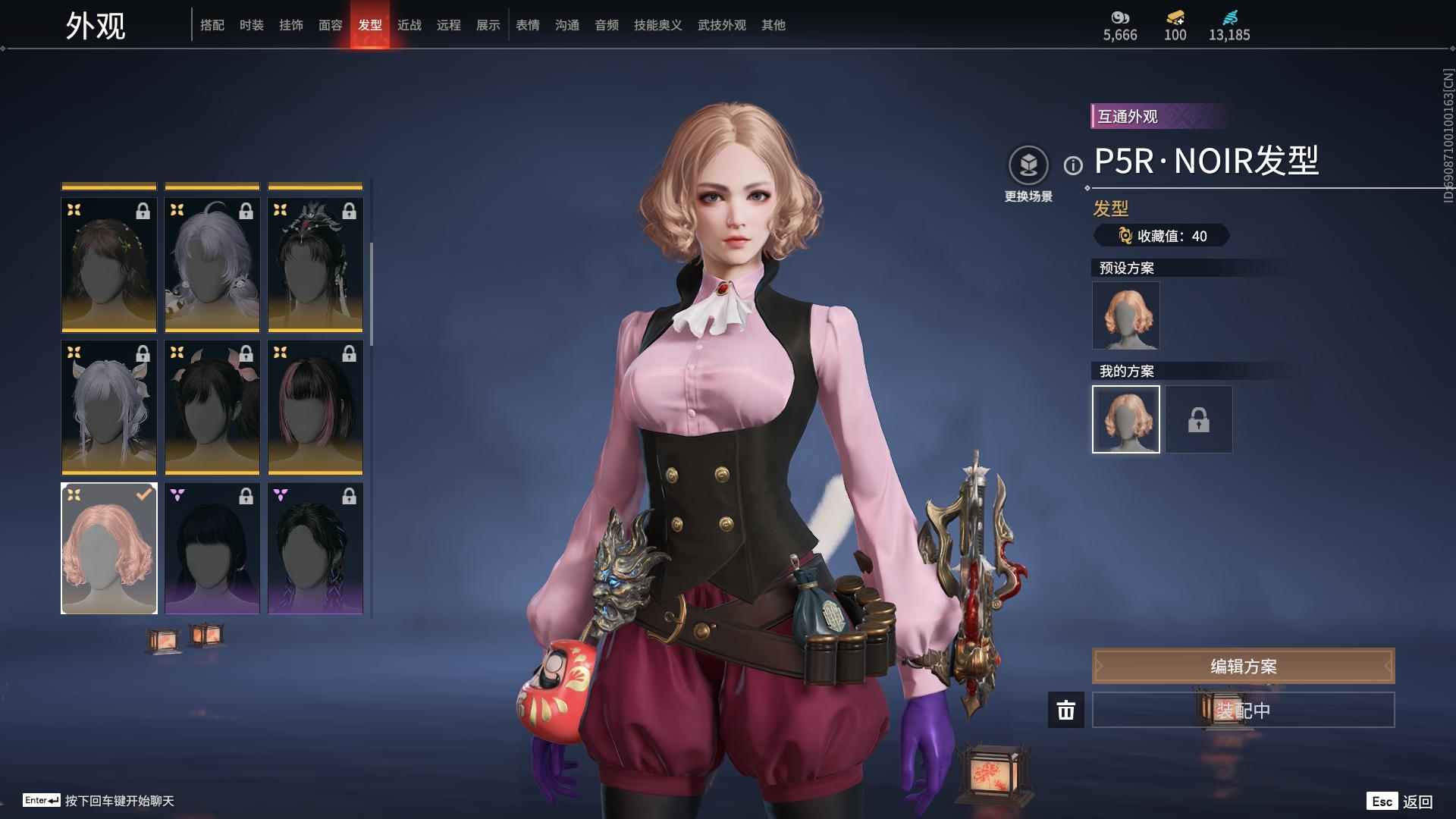Viewport: 1456px width, 819px height.
Task: Open the 近战 weapon appearance tab
Action: 409,25
